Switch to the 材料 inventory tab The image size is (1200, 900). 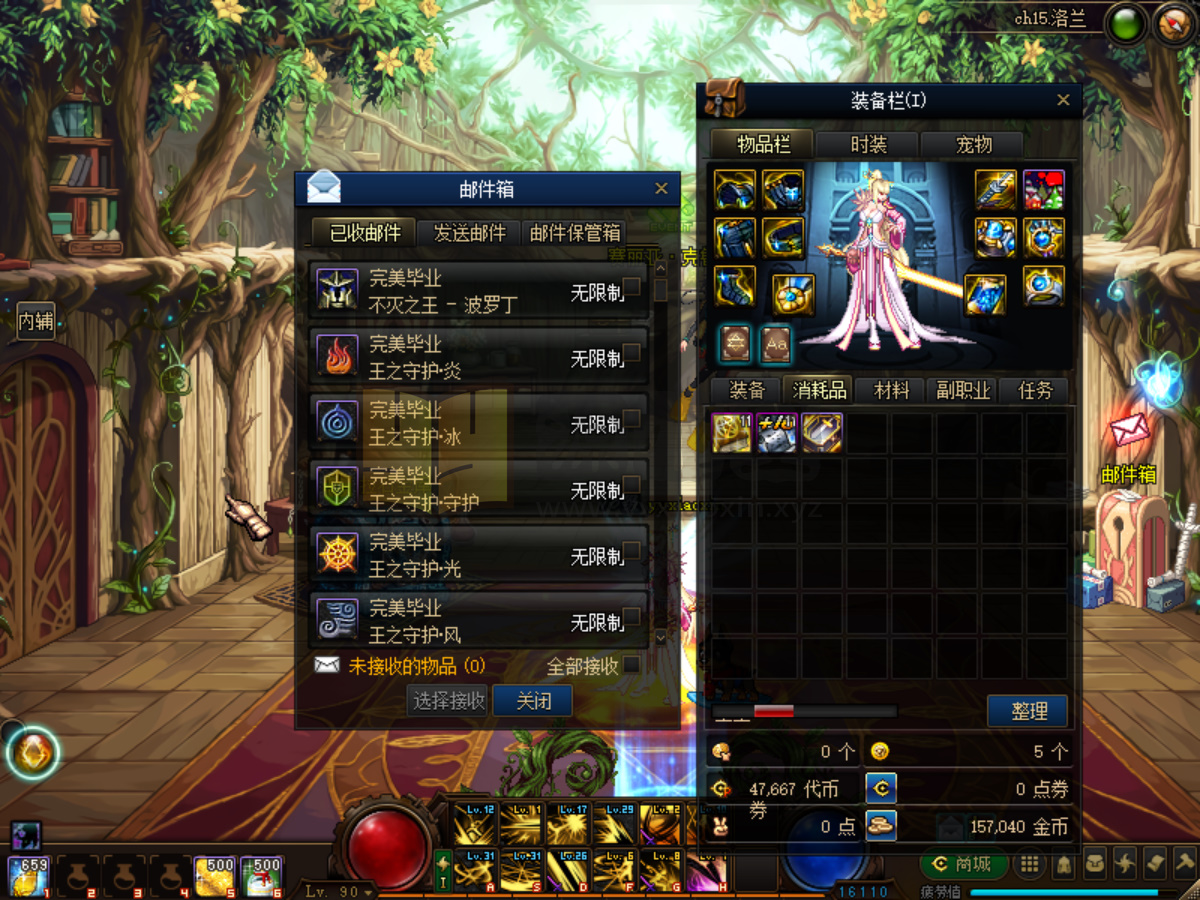(891, 390)
